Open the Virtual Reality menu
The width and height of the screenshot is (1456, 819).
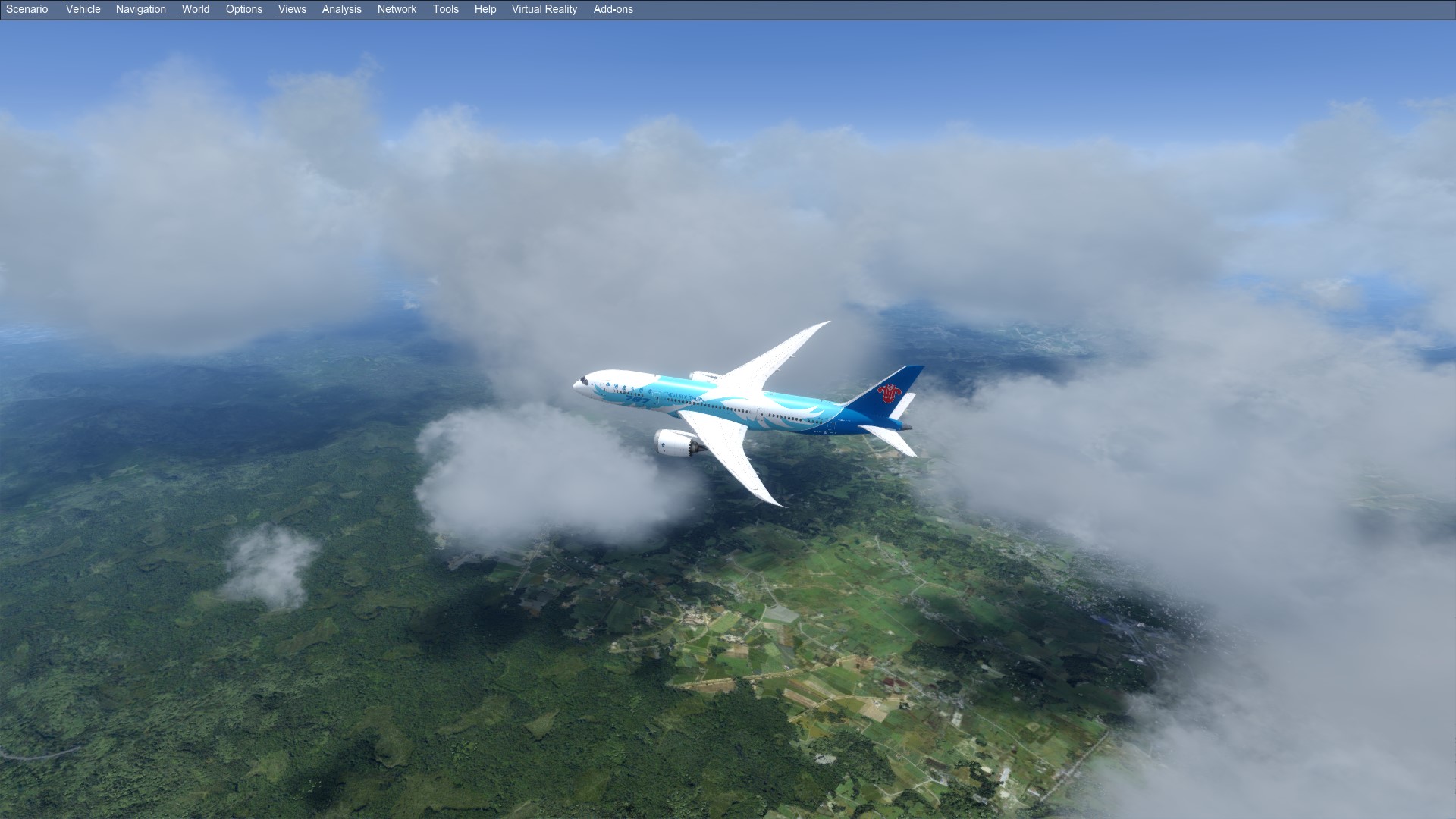tap(544, 9)
